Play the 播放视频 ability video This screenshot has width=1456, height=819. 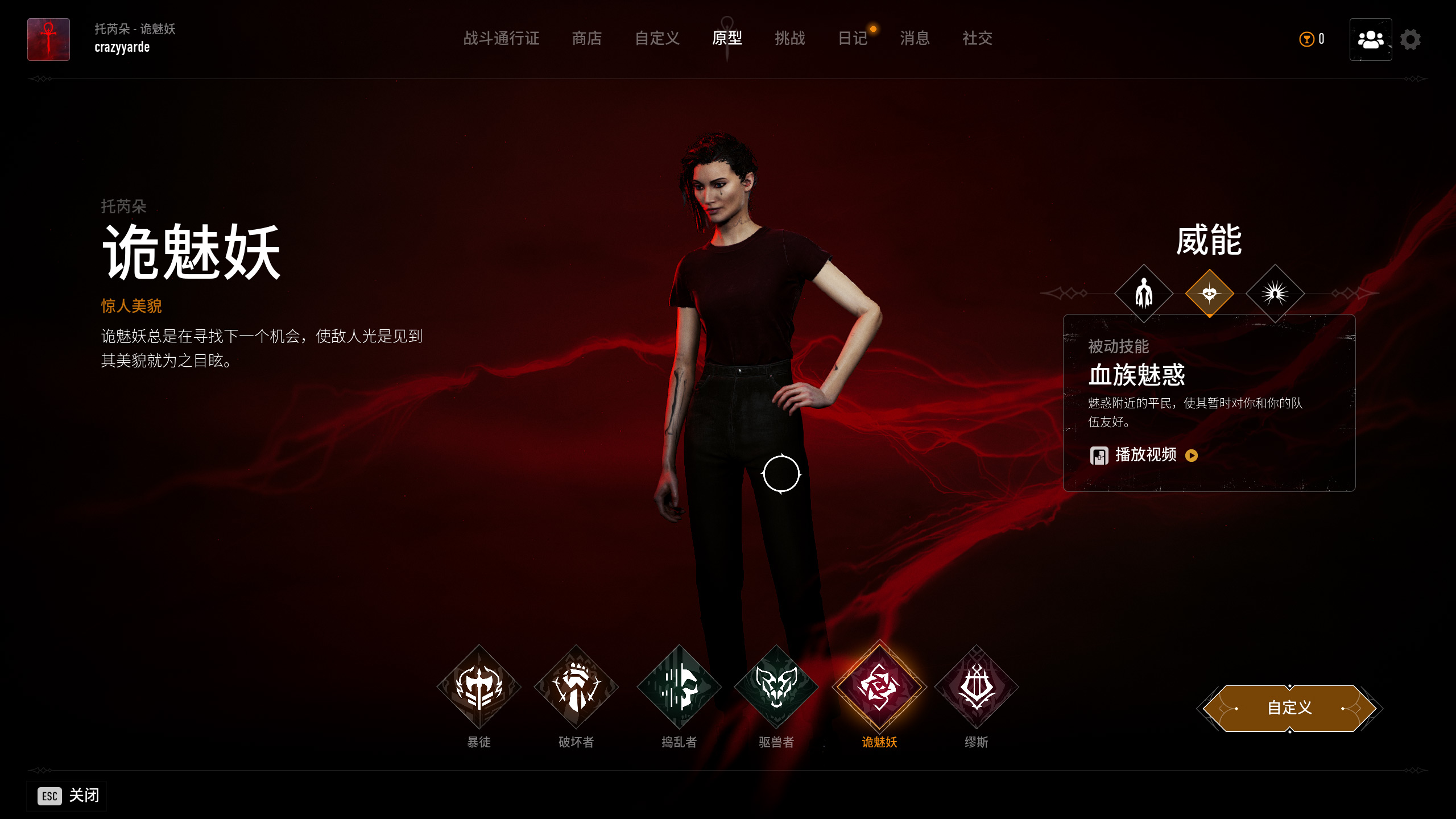click(1145, 455)
